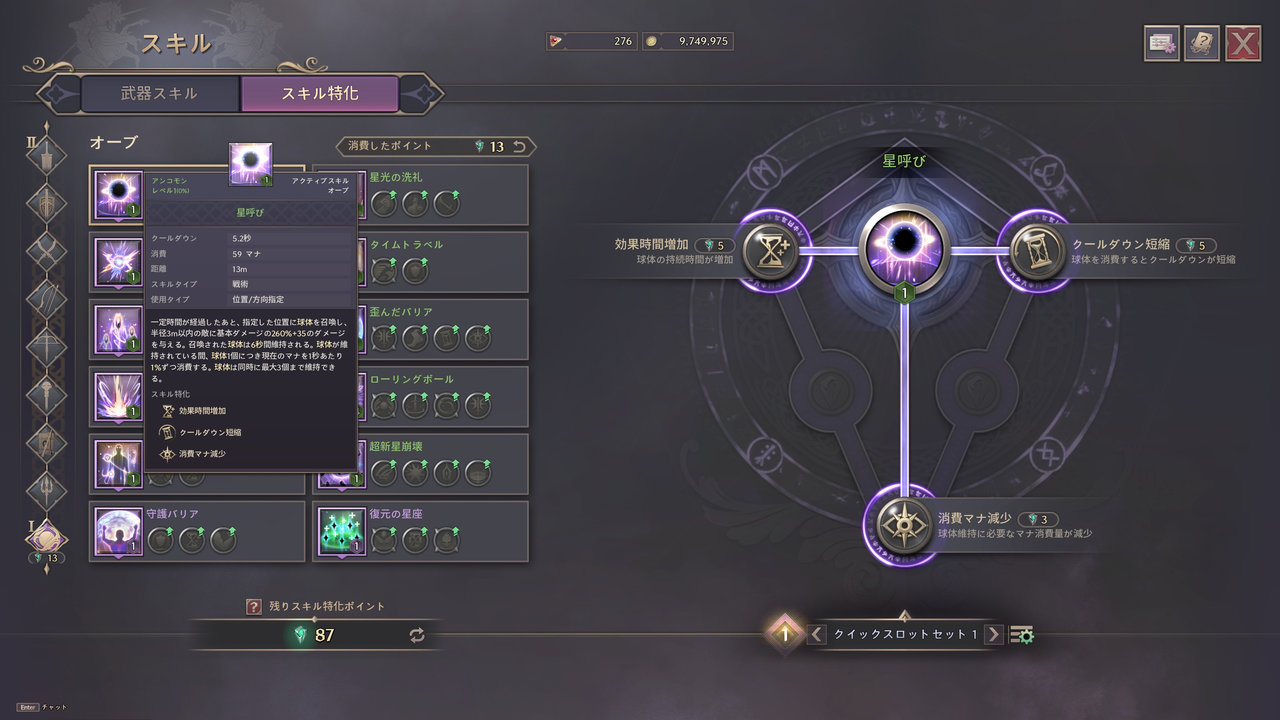This screenshot has width=1280, height=720.
Task: Open quick slot set settings gear
Action: 1022,635
